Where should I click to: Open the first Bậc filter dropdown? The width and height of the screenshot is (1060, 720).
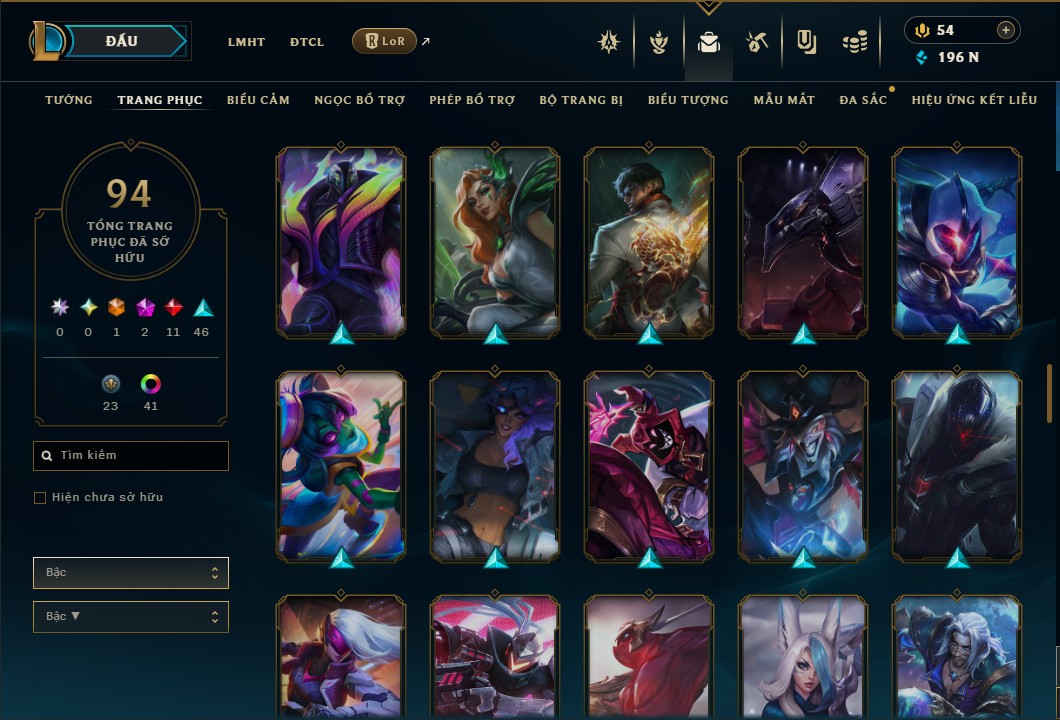[131, 573]
